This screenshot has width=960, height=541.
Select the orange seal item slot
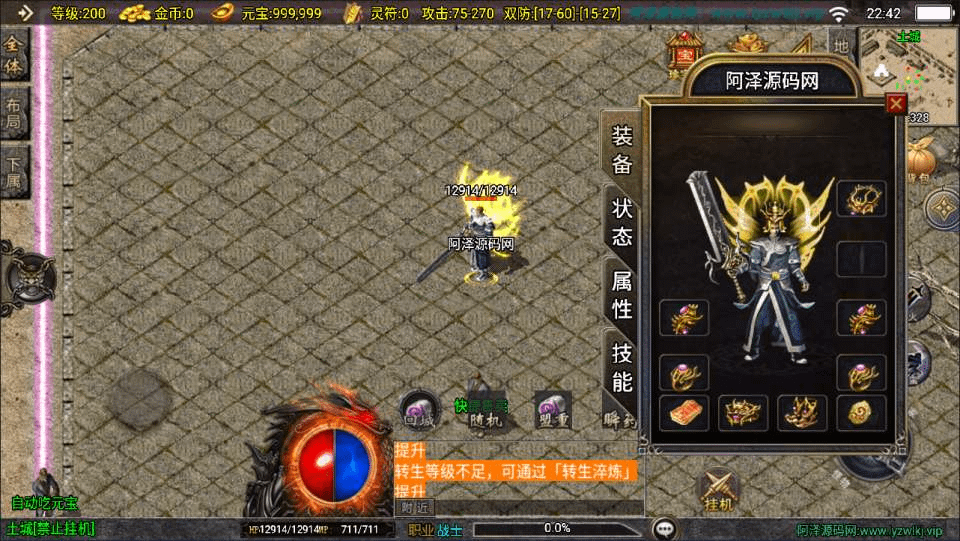(x=684, y=412)
